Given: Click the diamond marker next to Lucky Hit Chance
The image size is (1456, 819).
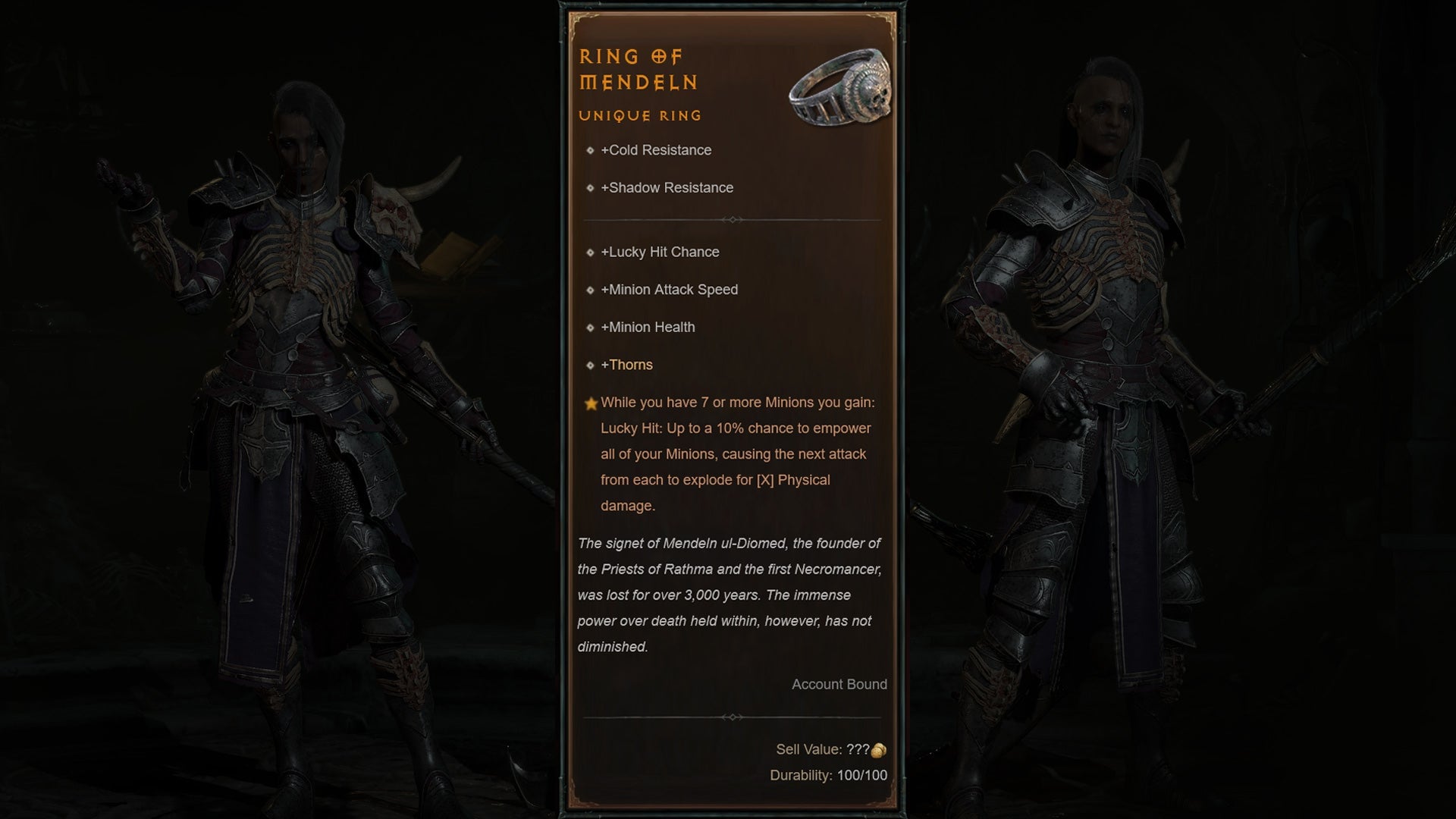Looking at the screenshot, I should coord(591,252).
